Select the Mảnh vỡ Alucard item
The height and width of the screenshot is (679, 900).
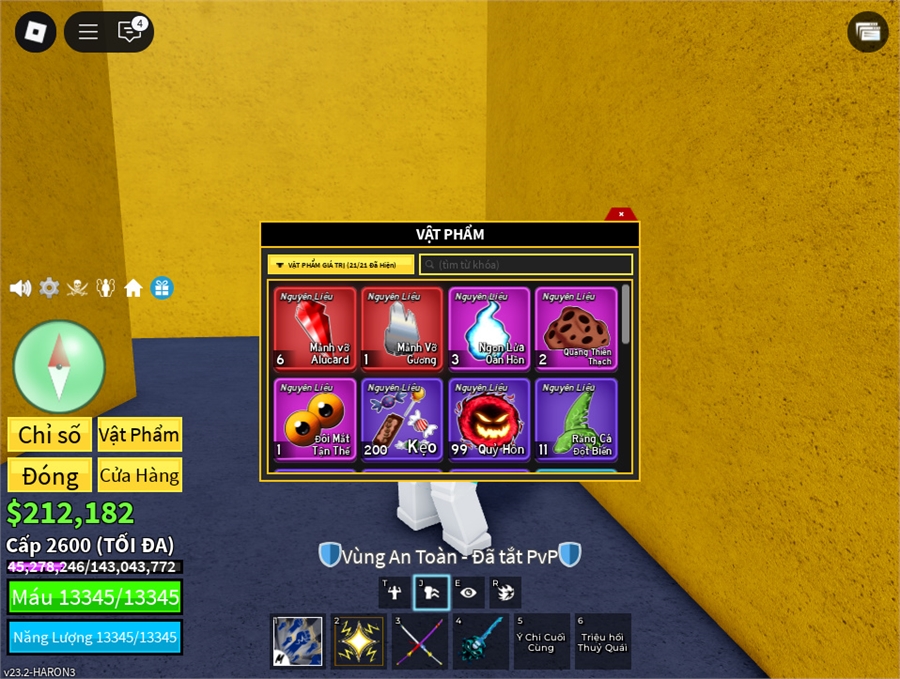click(315, 328)
